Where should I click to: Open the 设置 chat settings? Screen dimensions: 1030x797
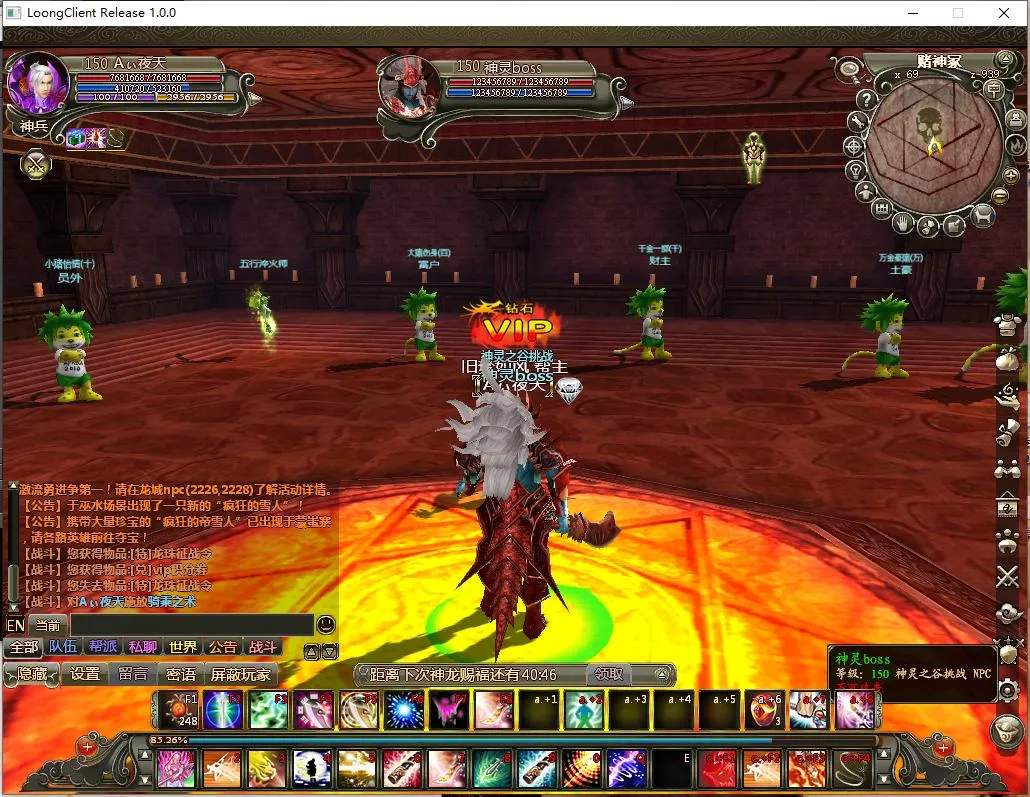point(85,674)
